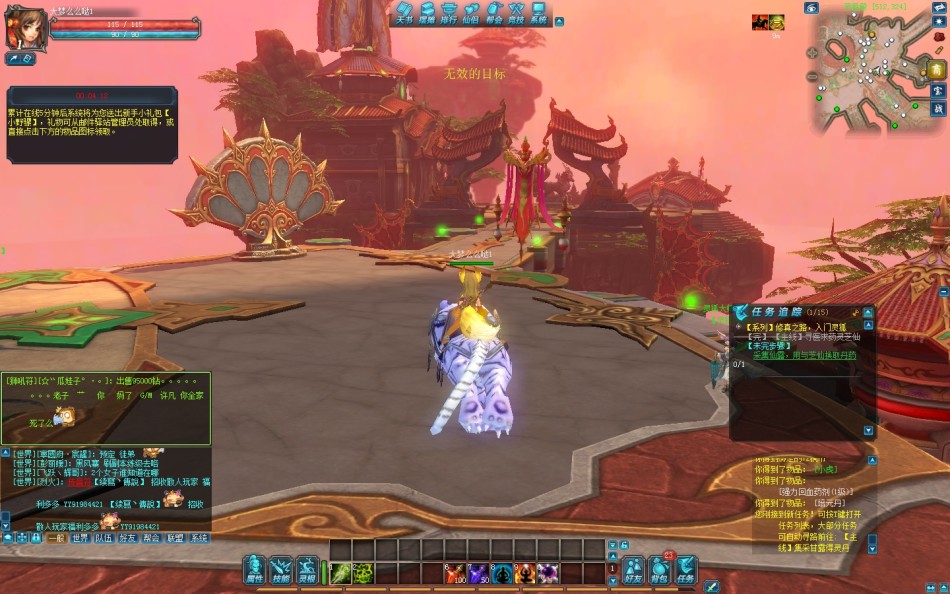Click the green quest objective link in tracker
Screen dimensions: 950x594
point(806,354)
